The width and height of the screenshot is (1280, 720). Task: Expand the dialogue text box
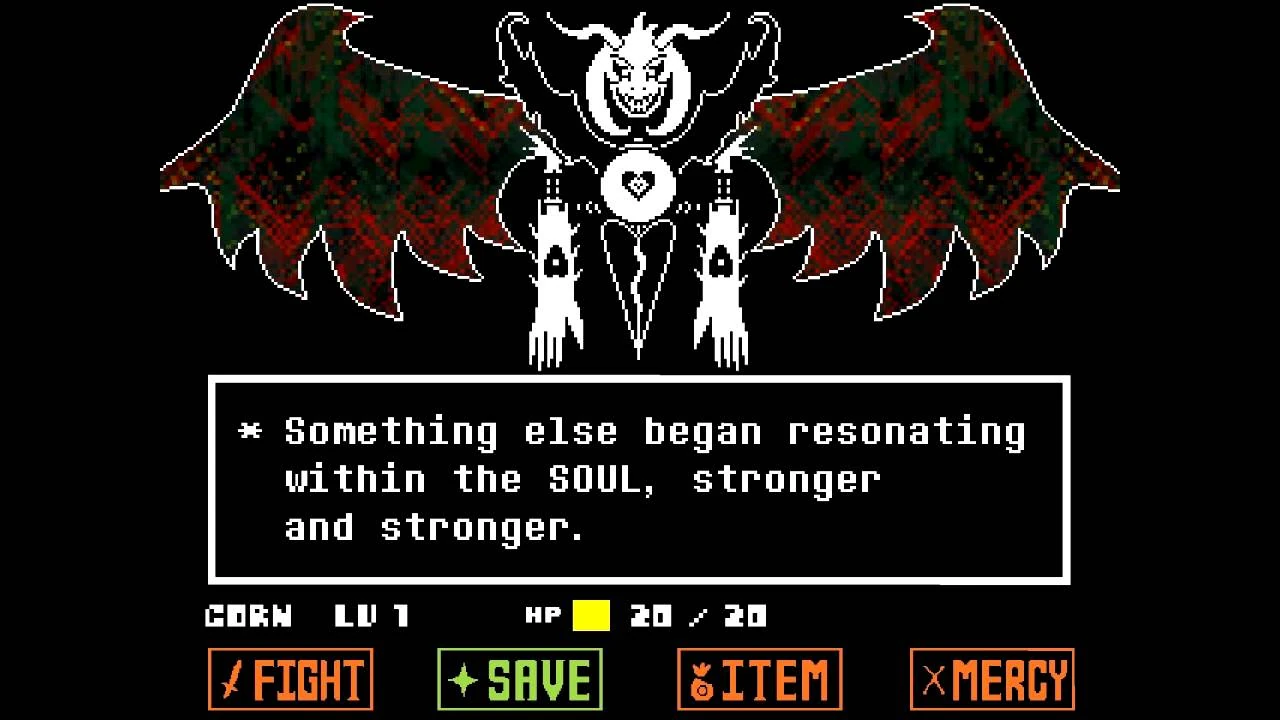640,477
